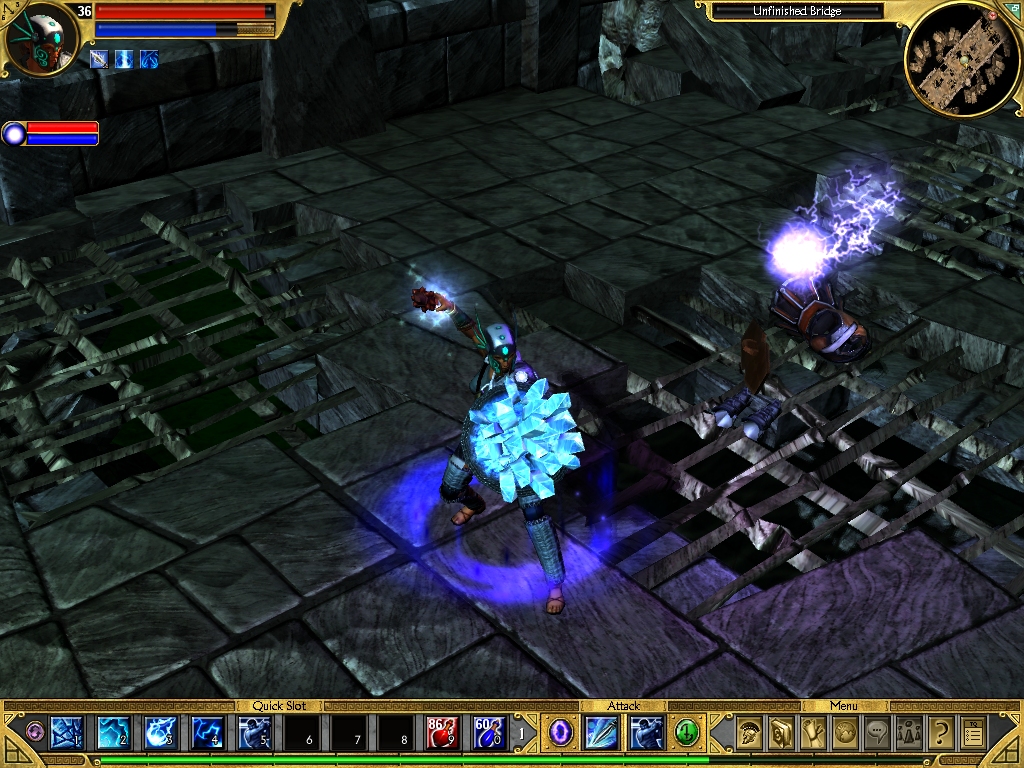Show the world map with the globe button
This screenshot has height=768, width=1024.
845,733
